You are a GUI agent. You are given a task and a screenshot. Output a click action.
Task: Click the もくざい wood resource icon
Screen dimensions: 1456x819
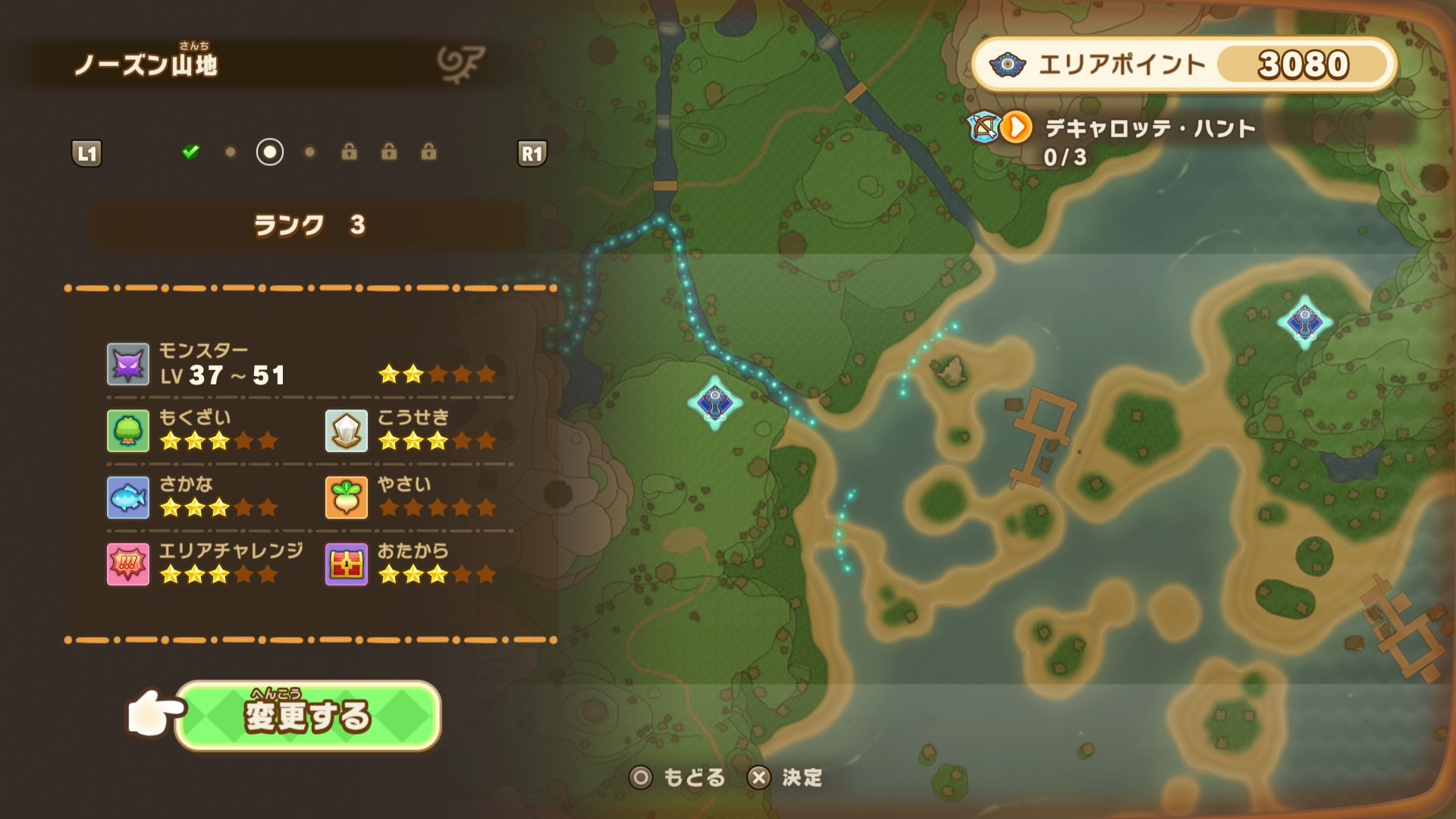(127, 431)
